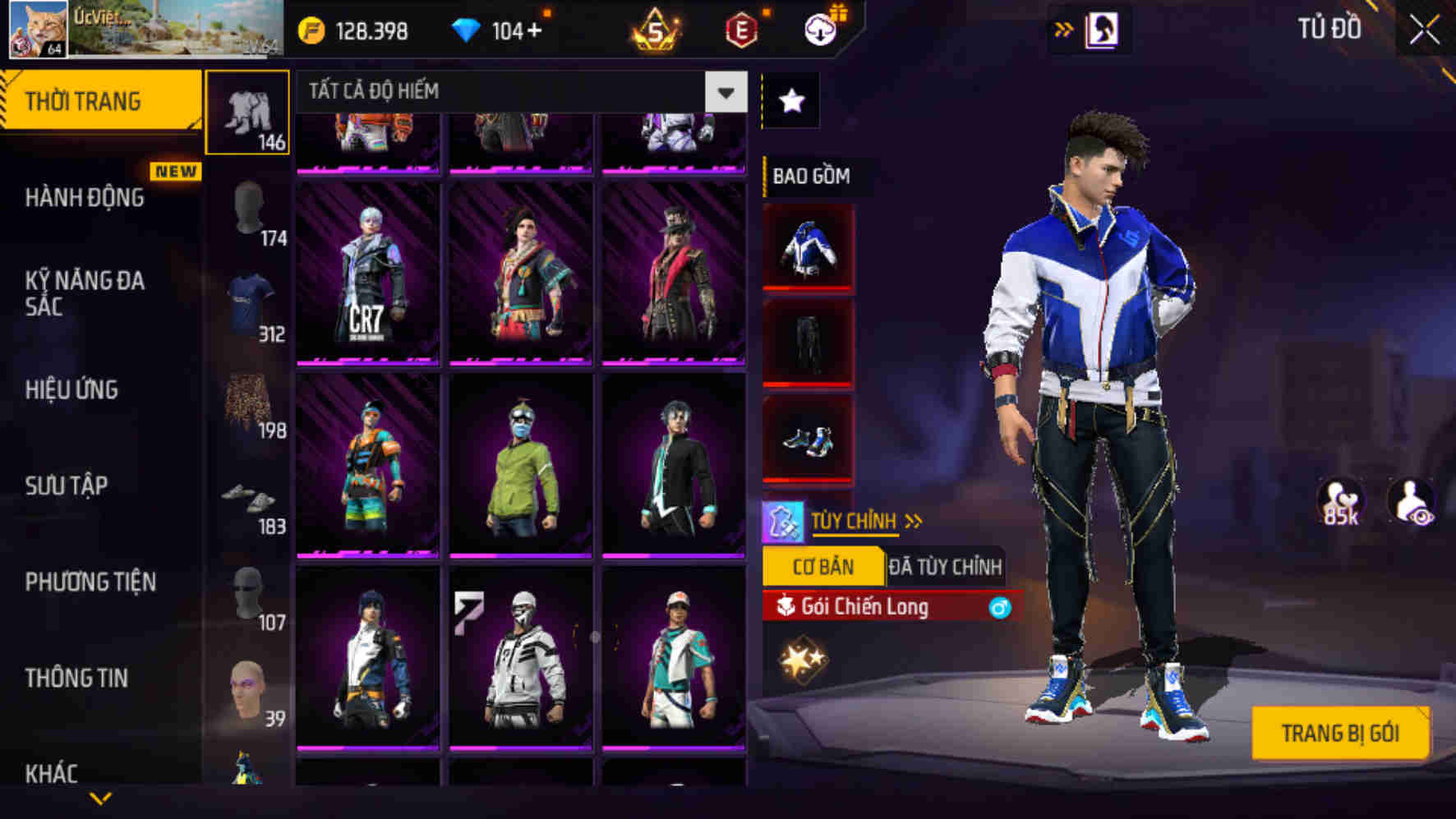Switch to the ĐÃ TÙY CHỈNH tab

click(x=945, y=565)
